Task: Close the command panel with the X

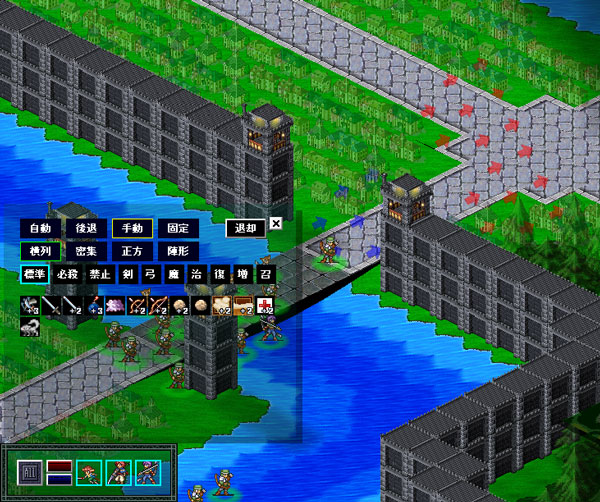Action: [x=276, y=224]
